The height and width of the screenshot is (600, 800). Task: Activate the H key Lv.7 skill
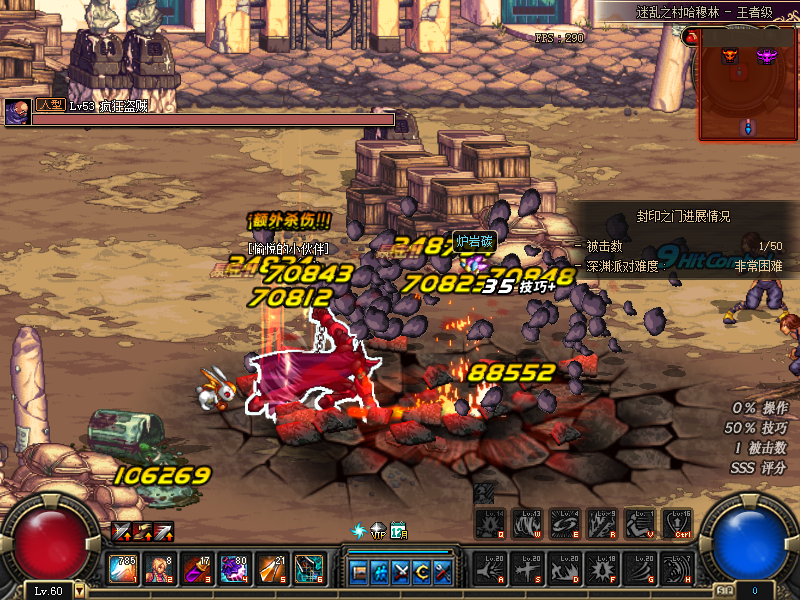tap(678, 568)
